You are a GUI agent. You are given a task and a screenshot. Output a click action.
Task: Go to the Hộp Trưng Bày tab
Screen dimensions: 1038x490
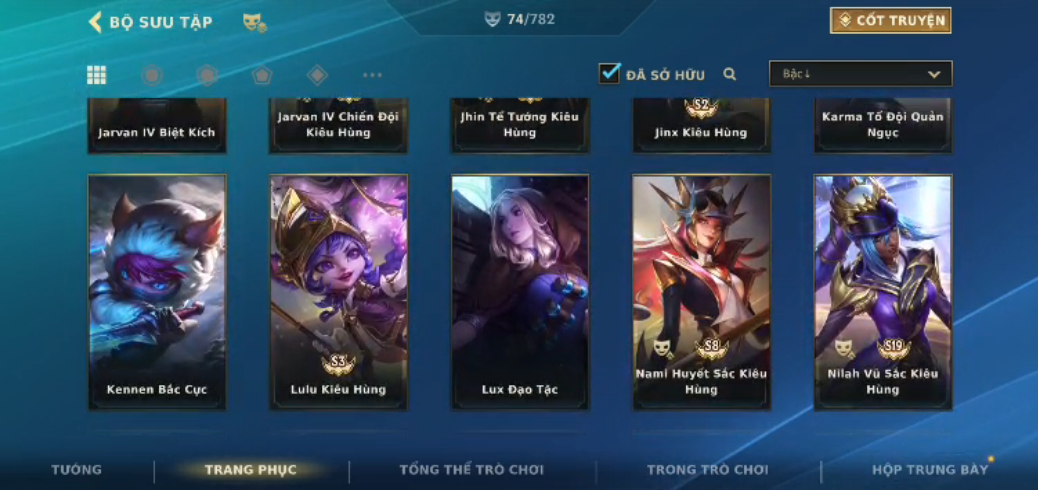pos(930,470)
